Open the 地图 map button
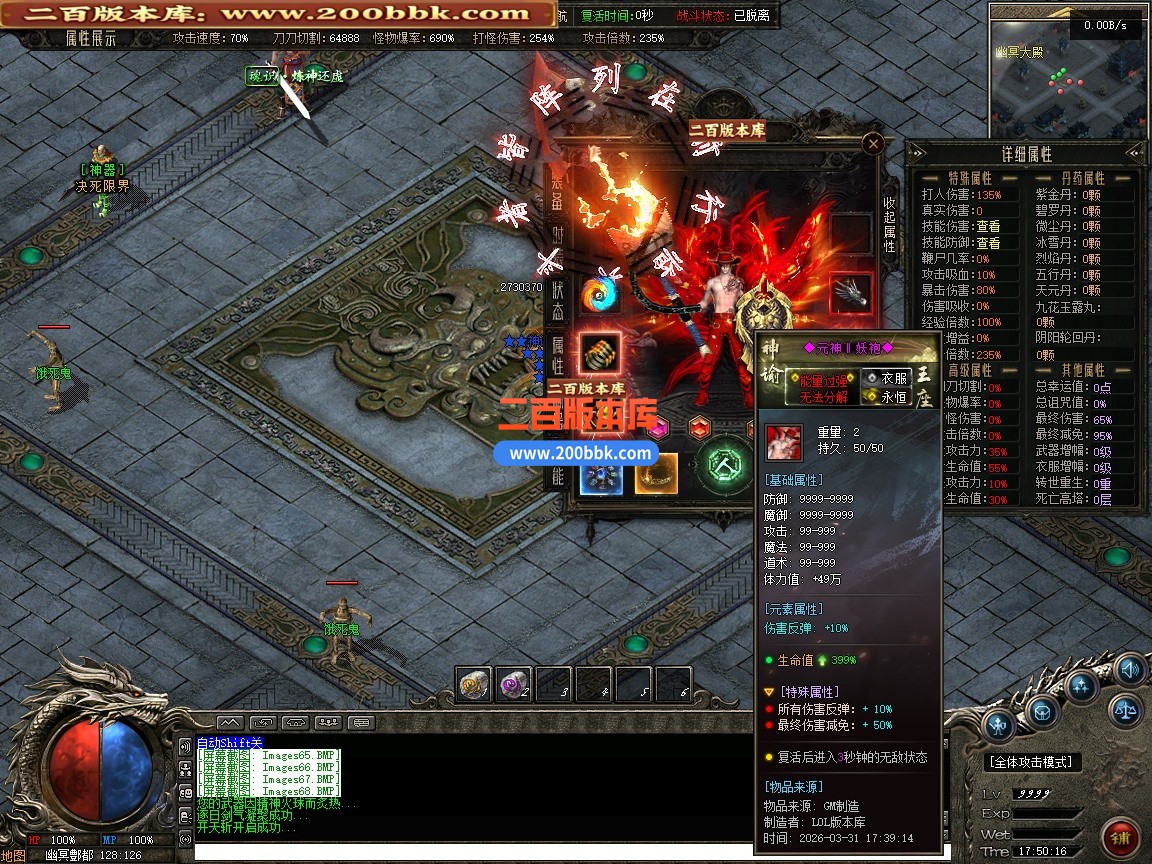This screenshot has width=1152, height=864. tap(14, 855)
